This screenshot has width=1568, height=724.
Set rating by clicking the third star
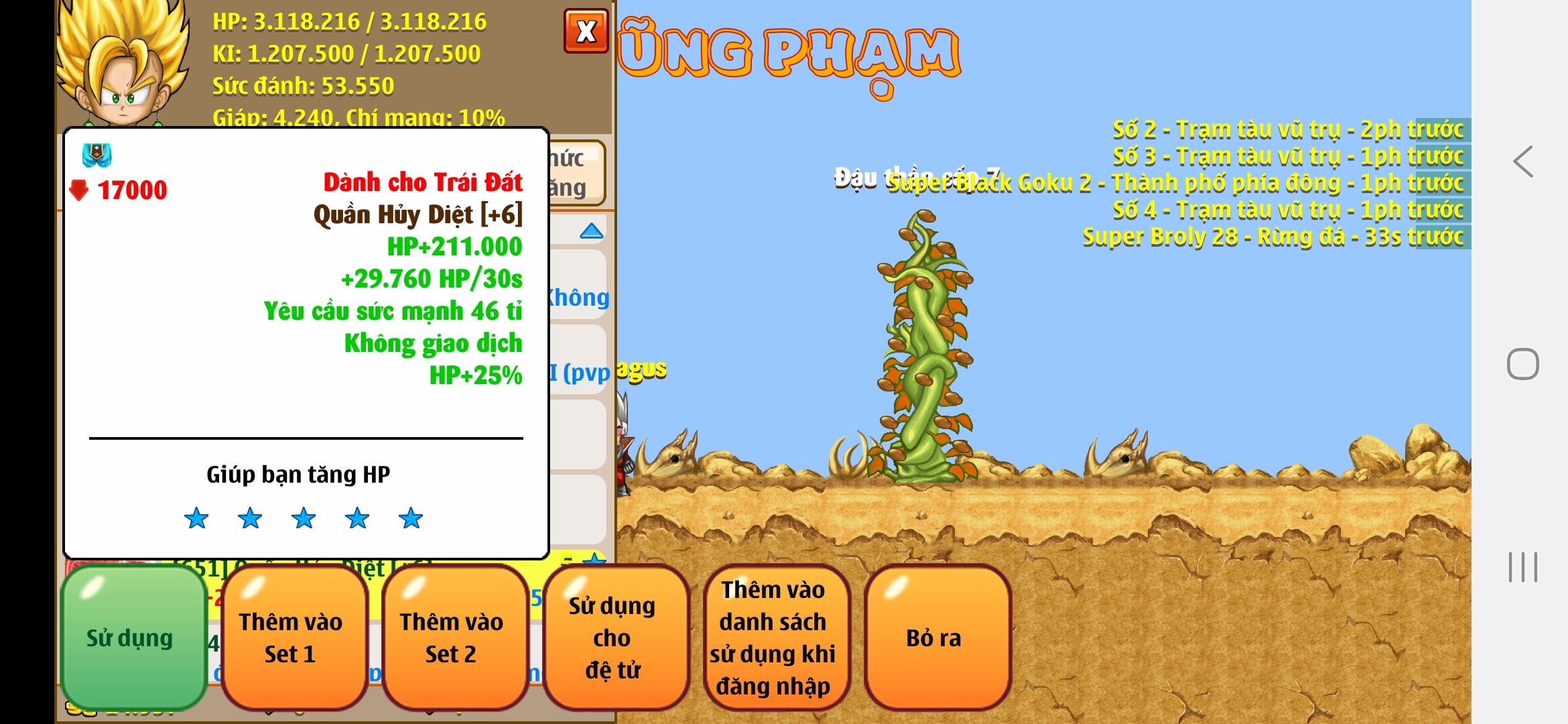(305, 518)
